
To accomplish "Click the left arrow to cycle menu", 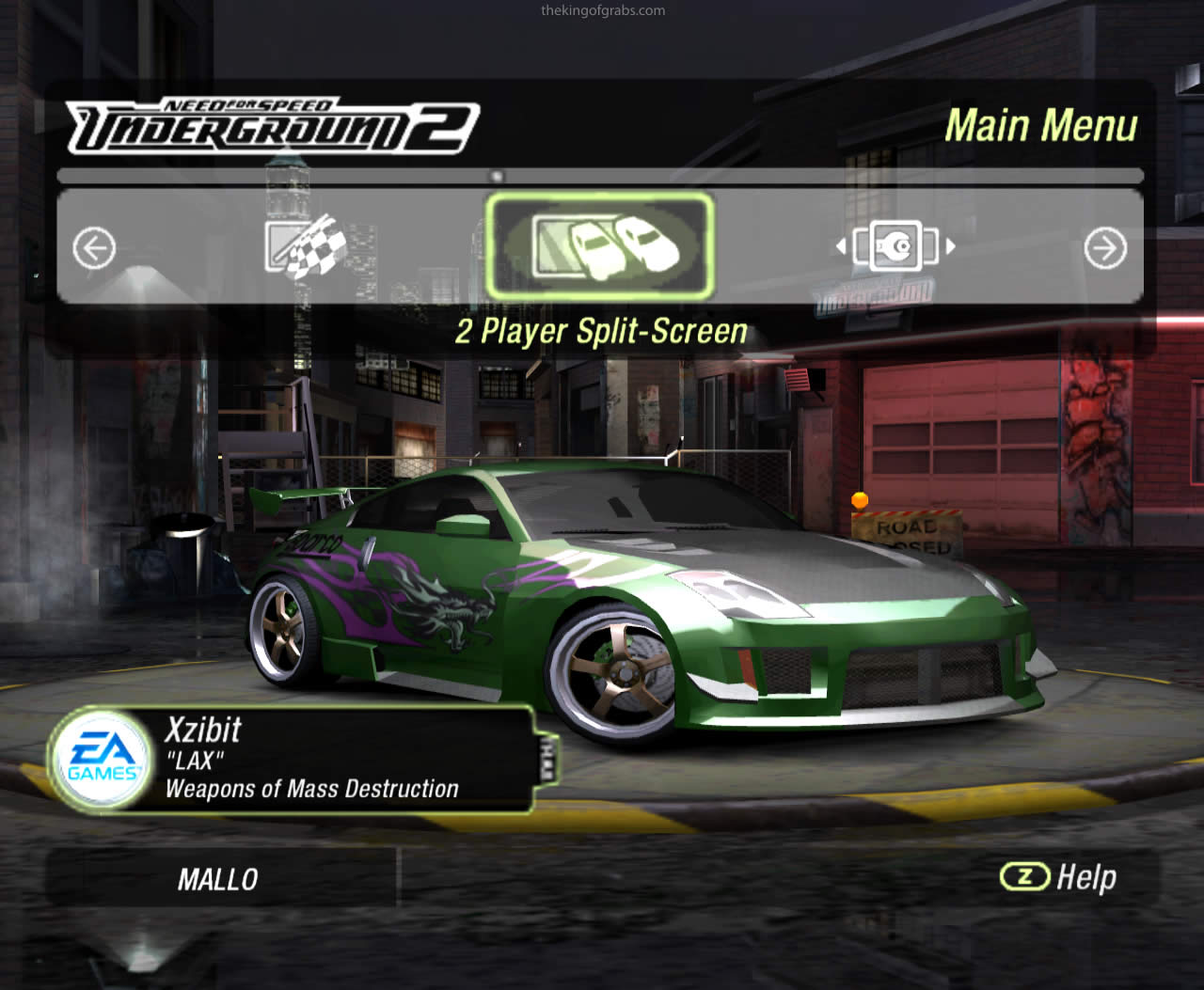I will click(x=94, y=248).
